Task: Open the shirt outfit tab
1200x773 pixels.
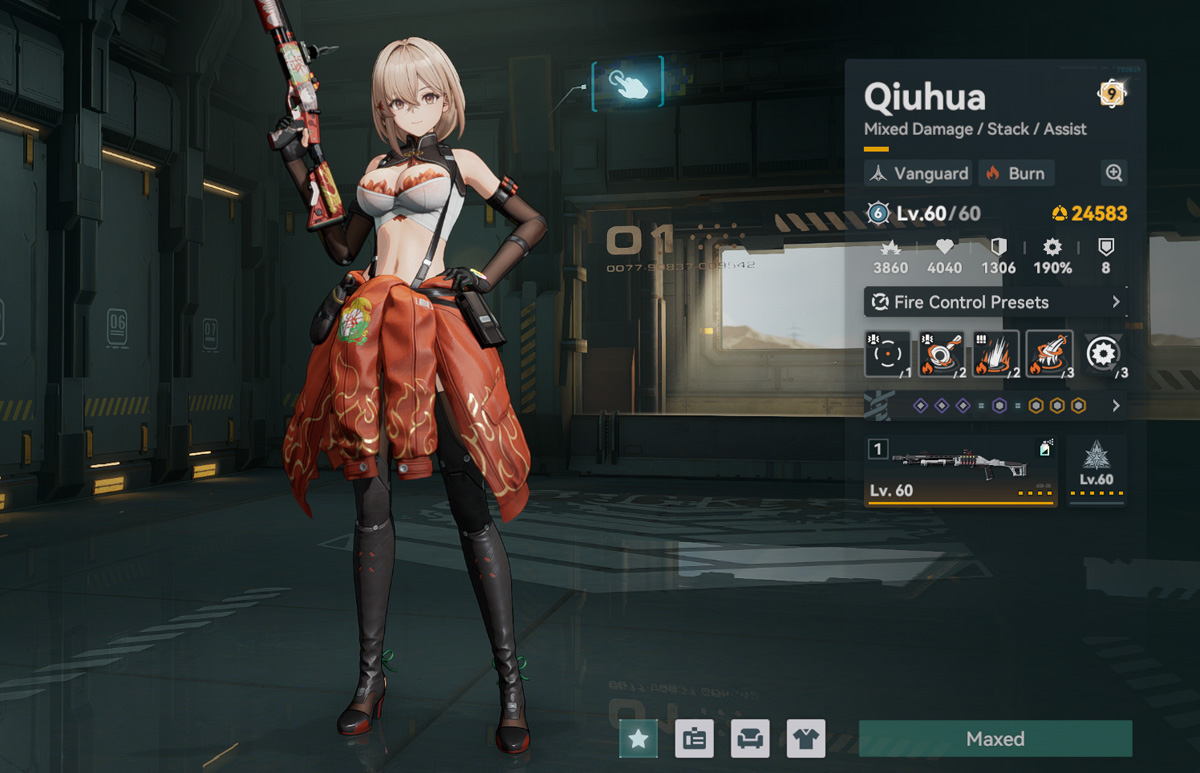Action: click(805, 739)
